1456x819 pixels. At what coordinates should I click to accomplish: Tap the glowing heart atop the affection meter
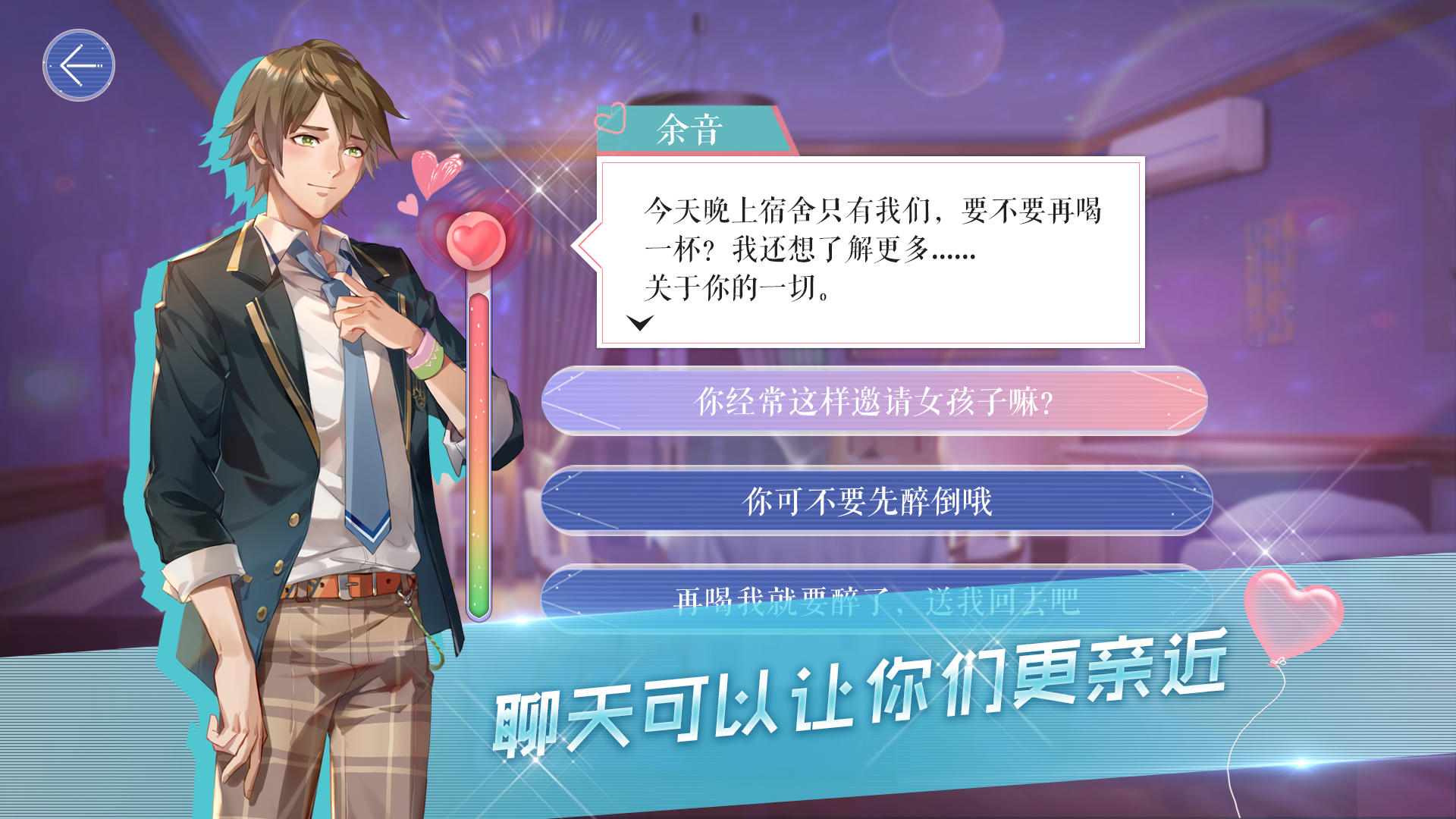(475, 243)
